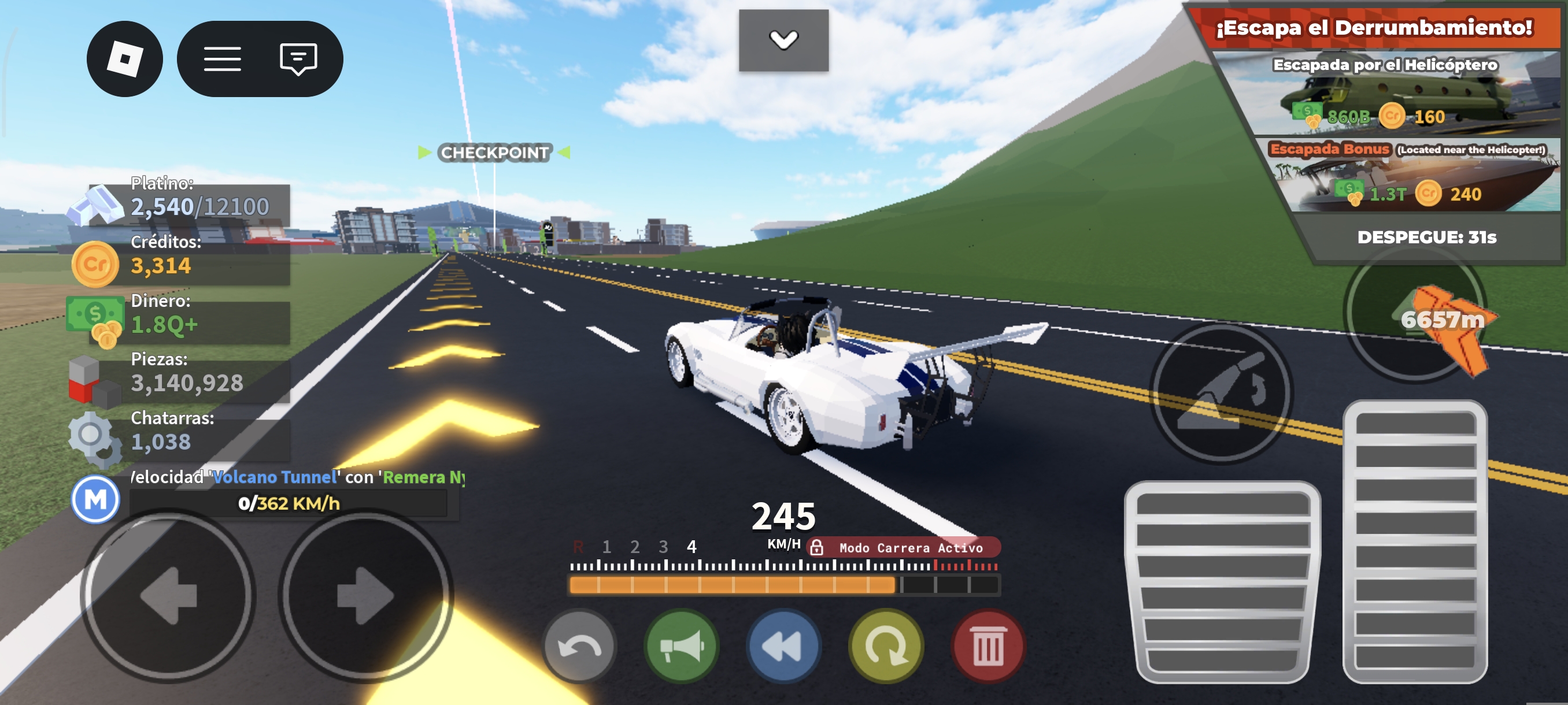Open the hamburger list menu
Image resolution: width=1568 pixels, height=705 pixels.
[222, 59]
